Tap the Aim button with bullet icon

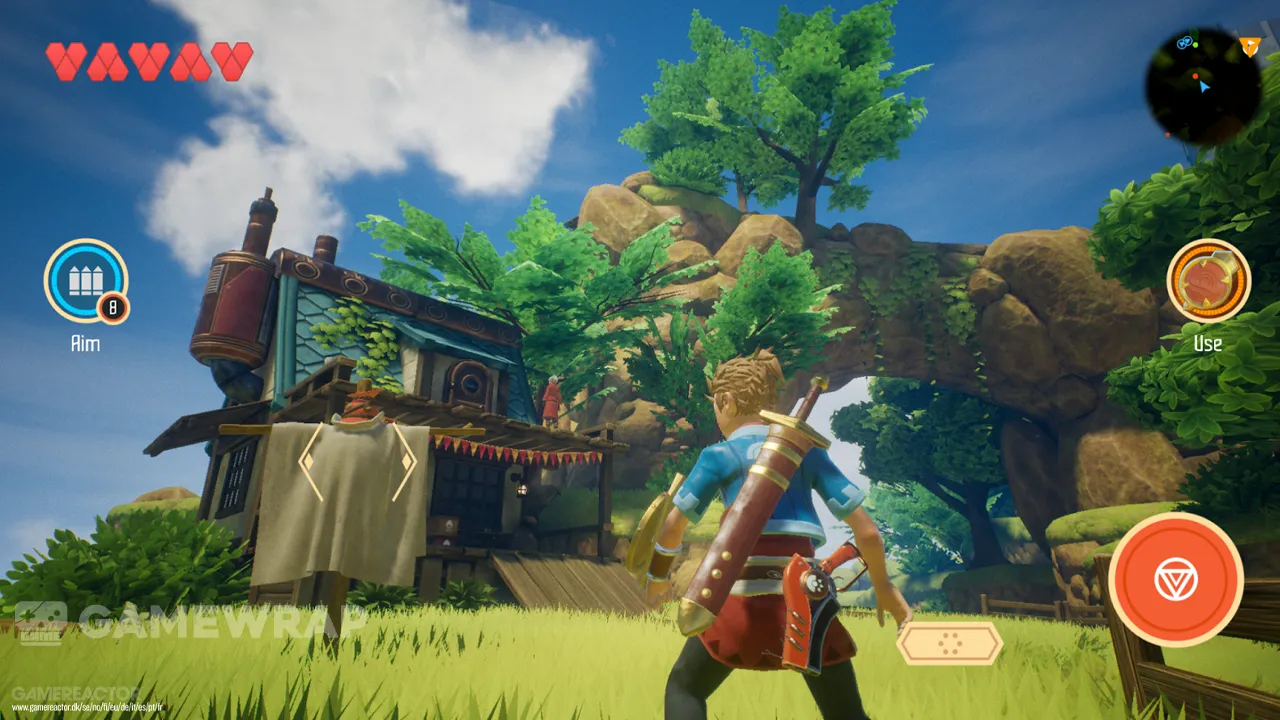[85, 280]
